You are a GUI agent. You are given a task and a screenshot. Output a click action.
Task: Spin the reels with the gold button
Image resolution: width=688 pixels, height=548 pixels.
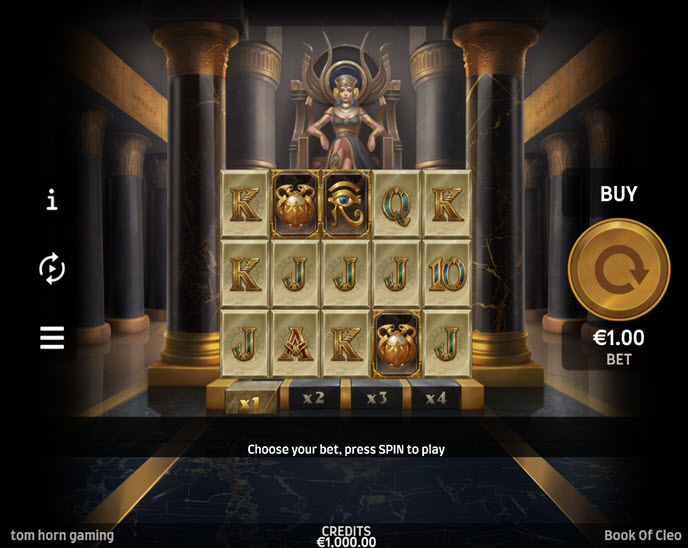point(618,269)
